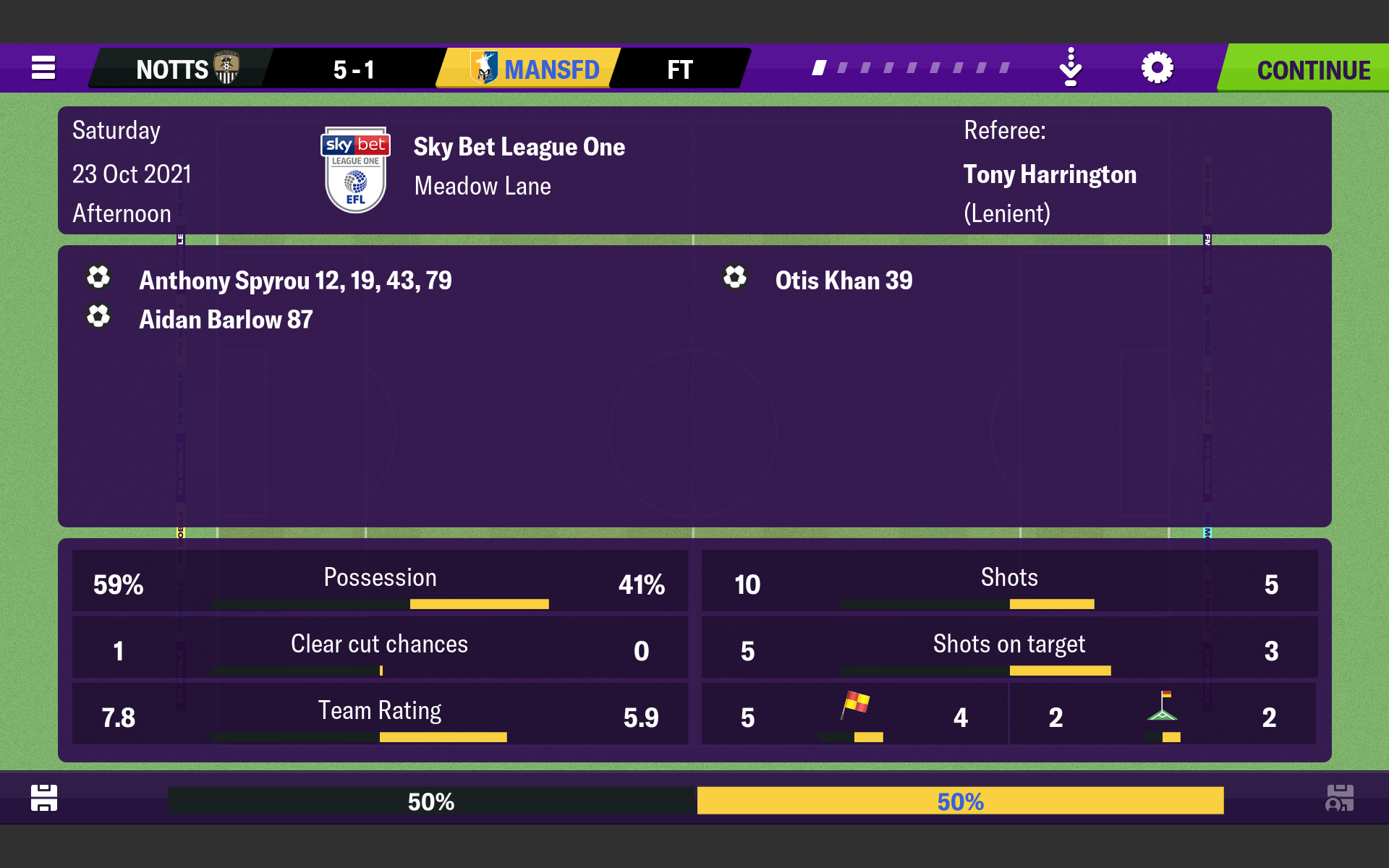Click the downward arrow icon

pyautogui.click(x=1071, y=68)
